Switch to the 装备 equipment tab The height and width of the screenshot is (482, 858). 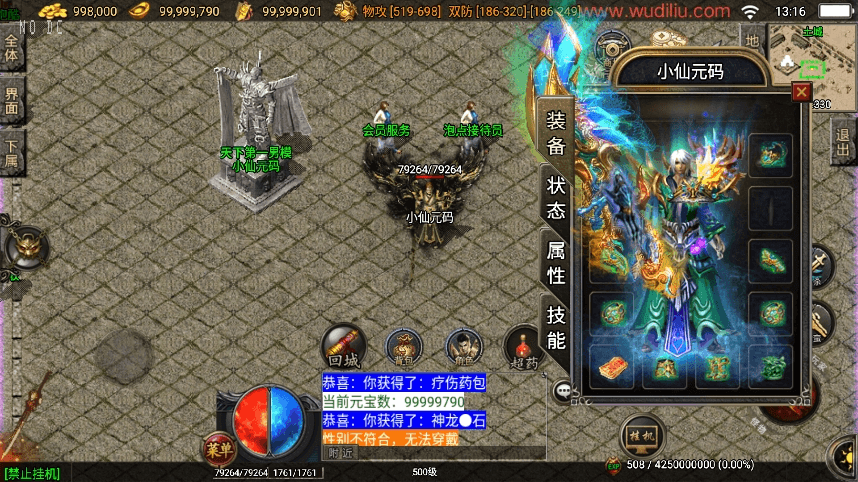(x=556, y=133)
